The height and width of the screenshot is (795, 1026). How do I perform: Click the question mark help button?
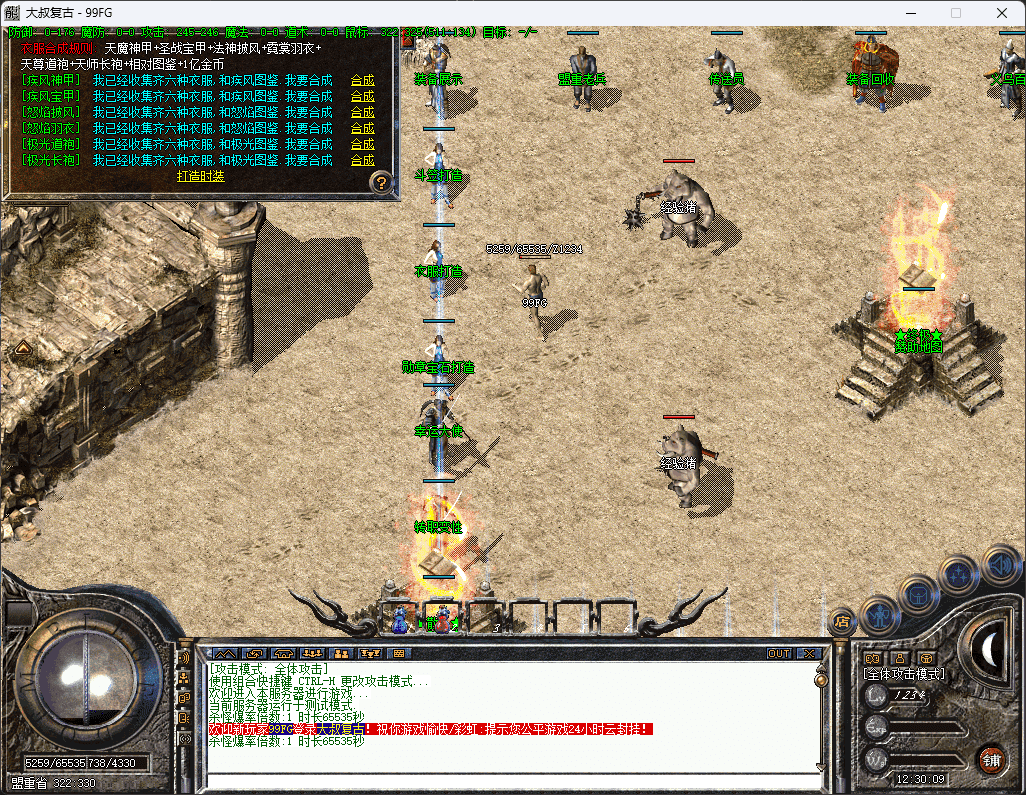coord(380,182)
